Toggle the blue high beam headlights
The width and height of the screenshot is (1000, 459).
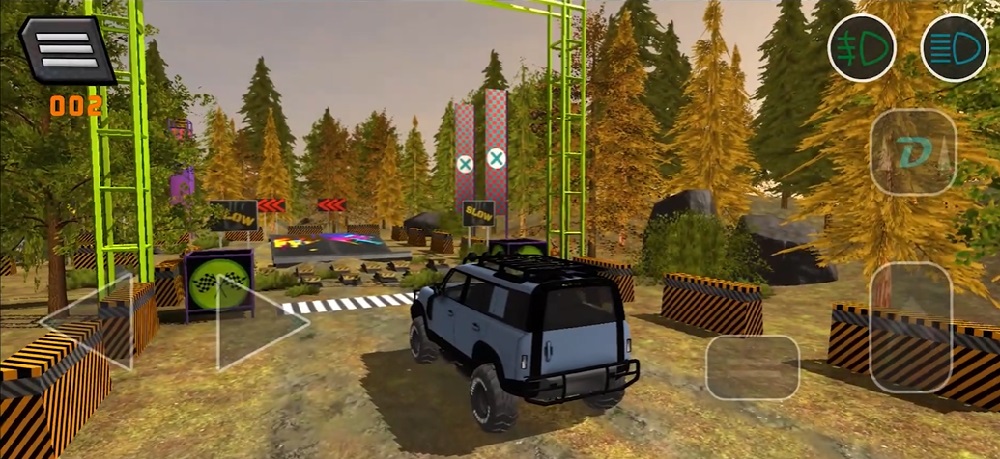coord(953,47)
